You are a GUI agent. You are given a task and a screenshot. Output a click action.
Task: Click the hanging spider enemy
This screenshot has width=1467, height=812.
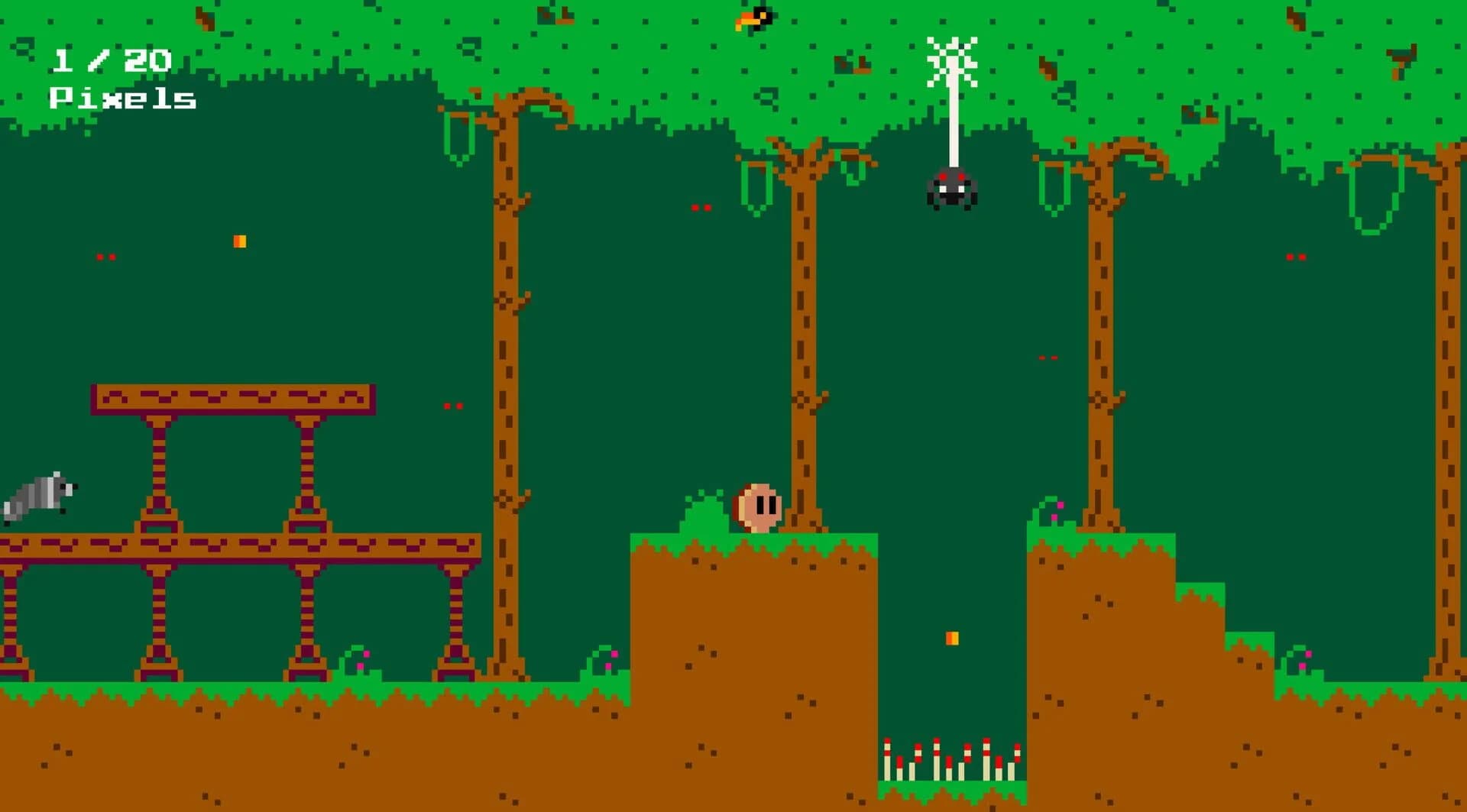tap(951, 189)
